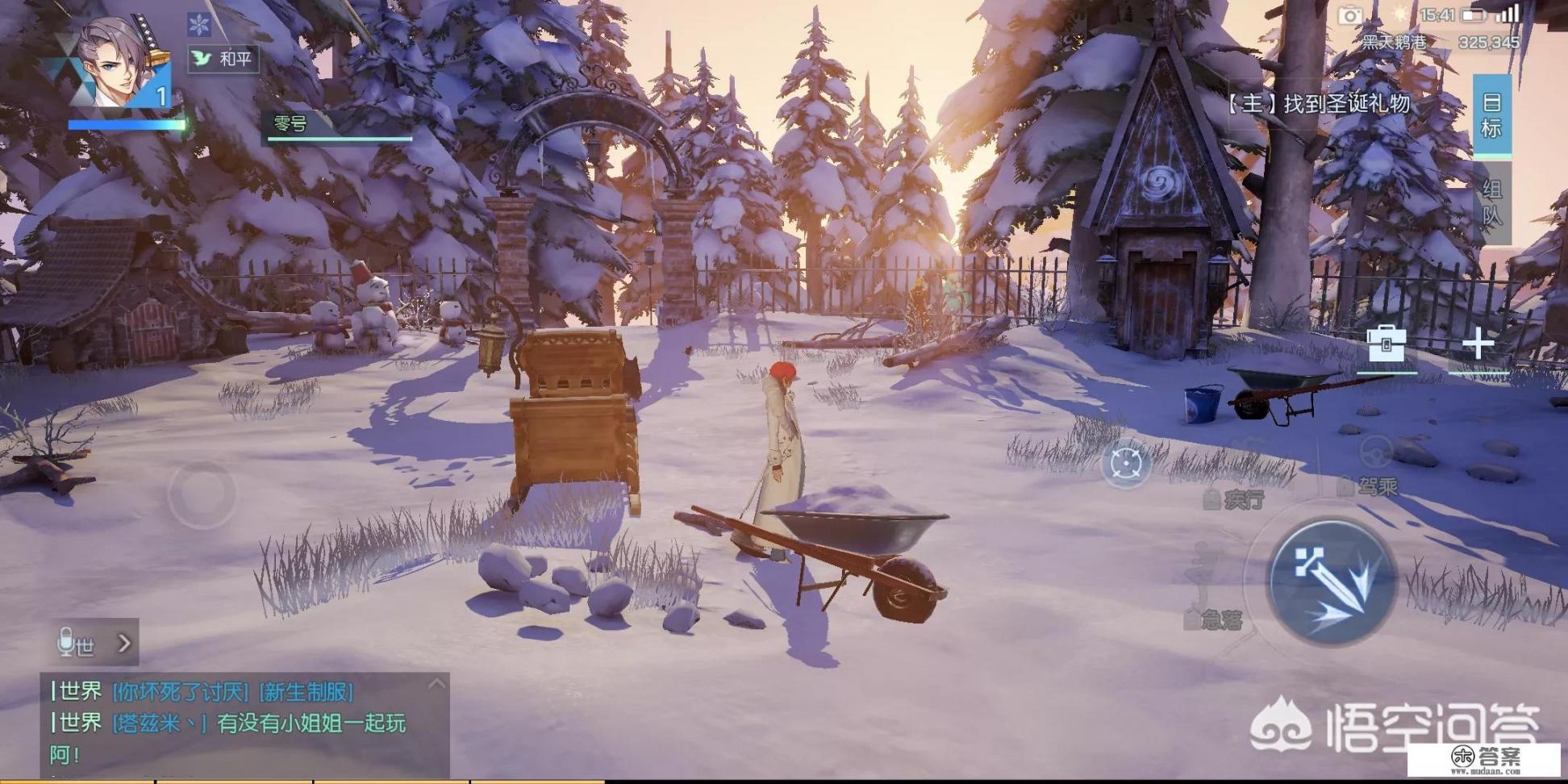Screen dimensions: 1568x784
Task: Open the briefcase bag icon
Action: [1387, 345]
